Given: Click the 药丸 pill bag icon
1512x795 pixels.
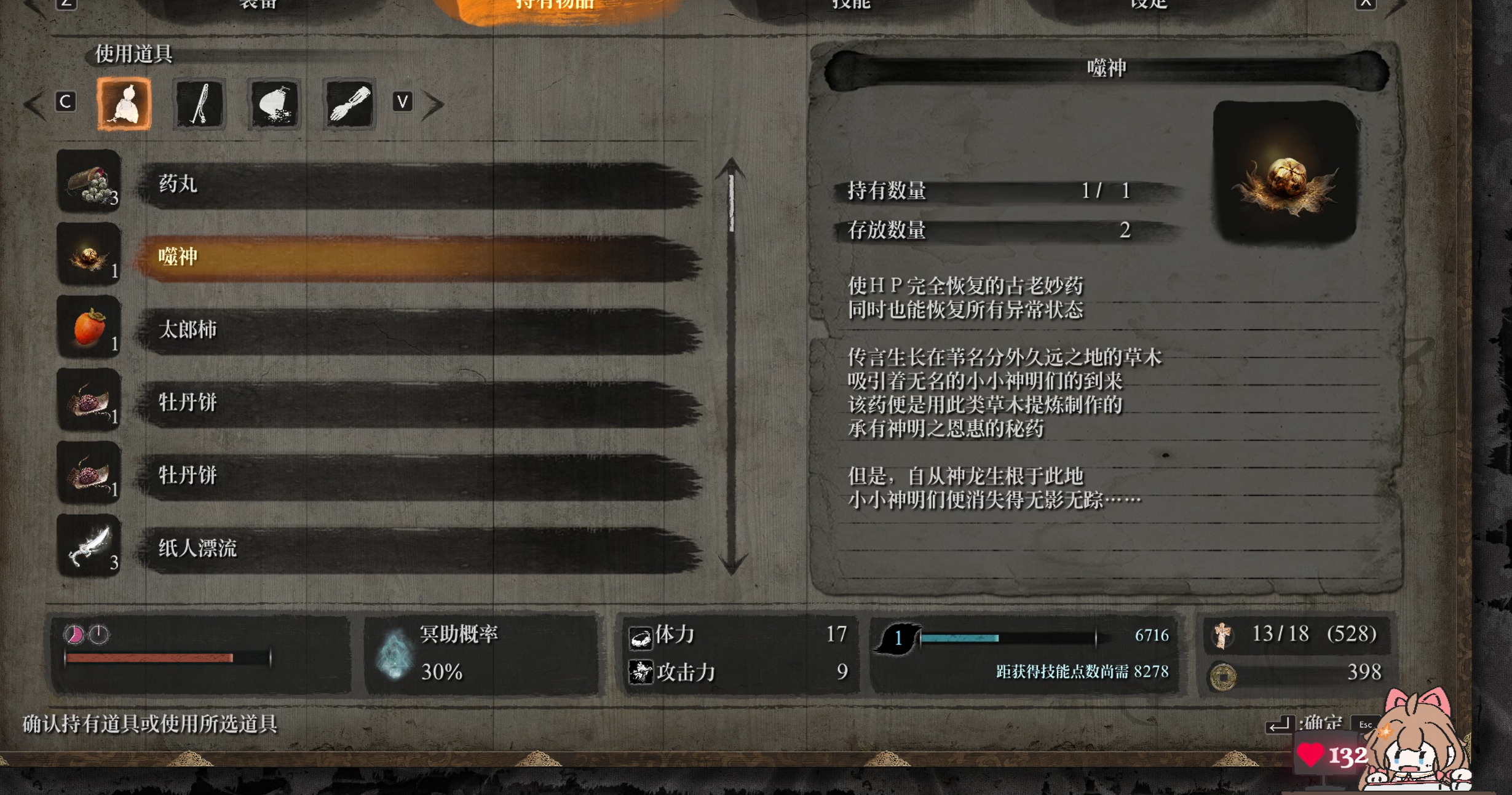Looking at the screenshot, I should [89, 182].
